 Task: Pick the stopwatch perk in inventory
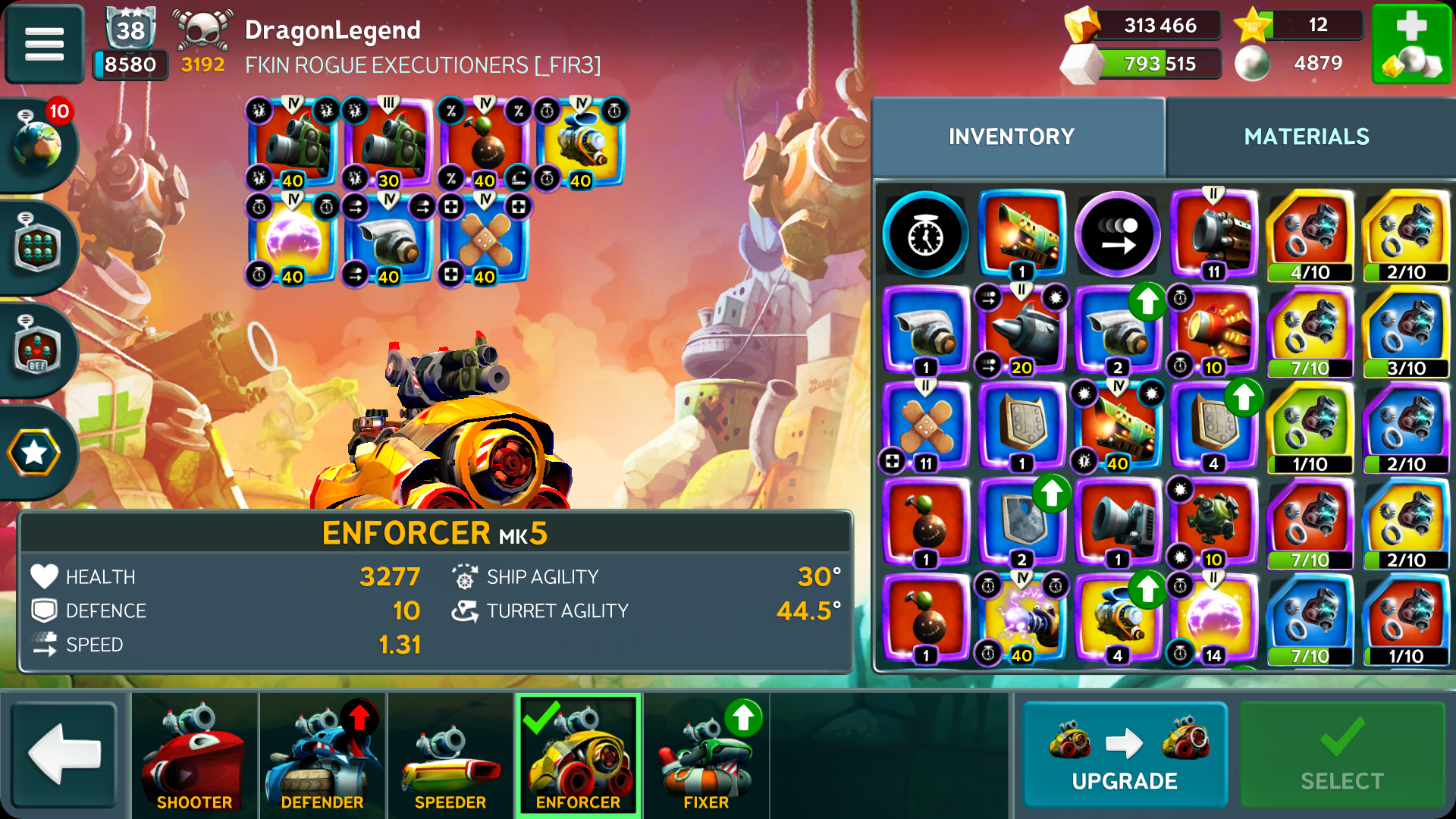(925, 235)
